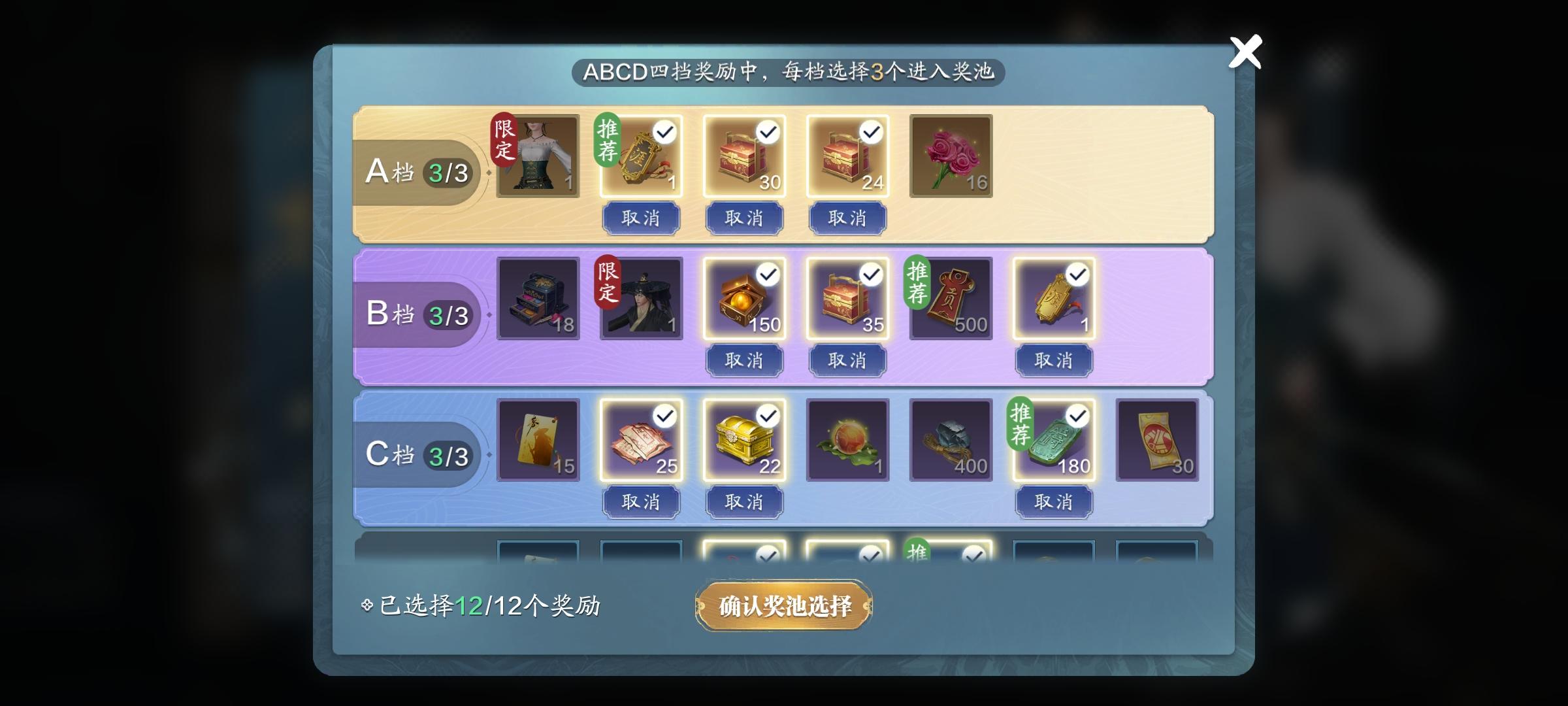Select the drawer cabinet item in tier B

click(x=538, y=299)
